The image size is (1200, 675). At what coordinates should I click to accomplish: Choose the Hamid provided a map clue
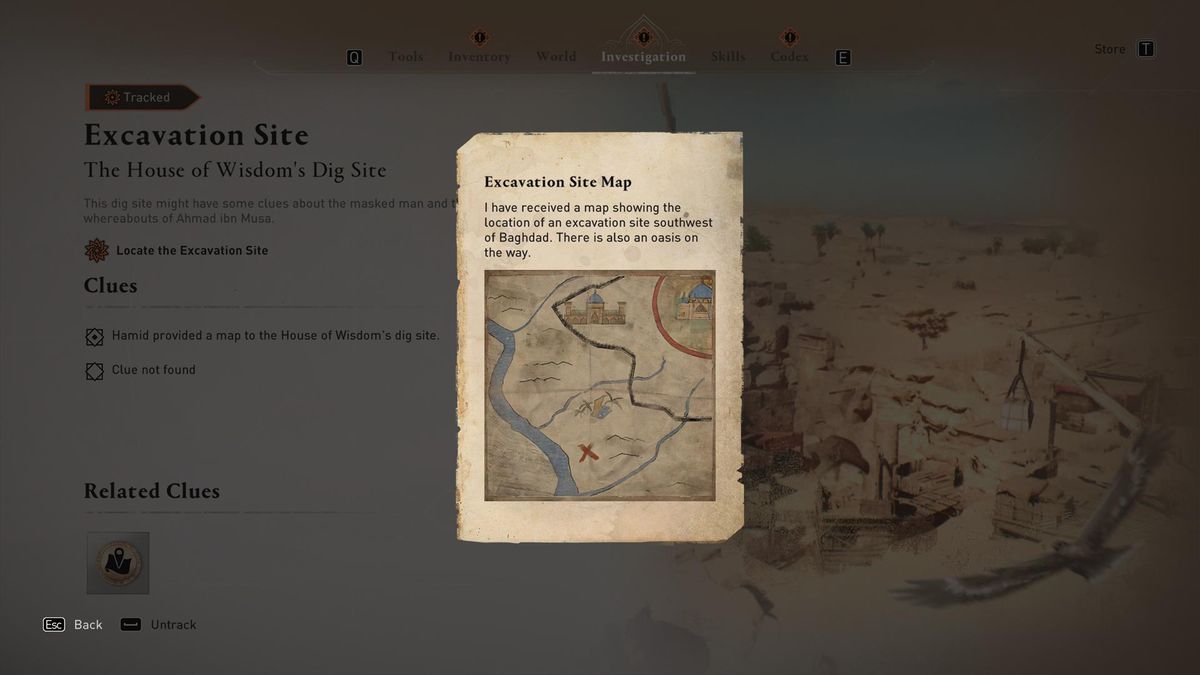click(275, 336)
